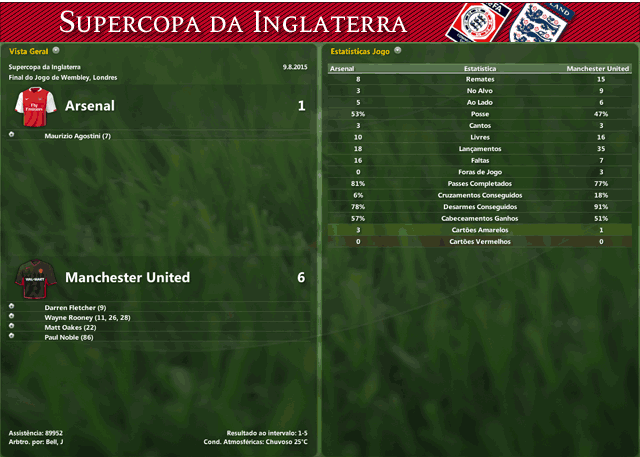View goalscorer Maurizio Agostini
The height and width of the screenshot is (457, 640).
[x=77, y=135]
